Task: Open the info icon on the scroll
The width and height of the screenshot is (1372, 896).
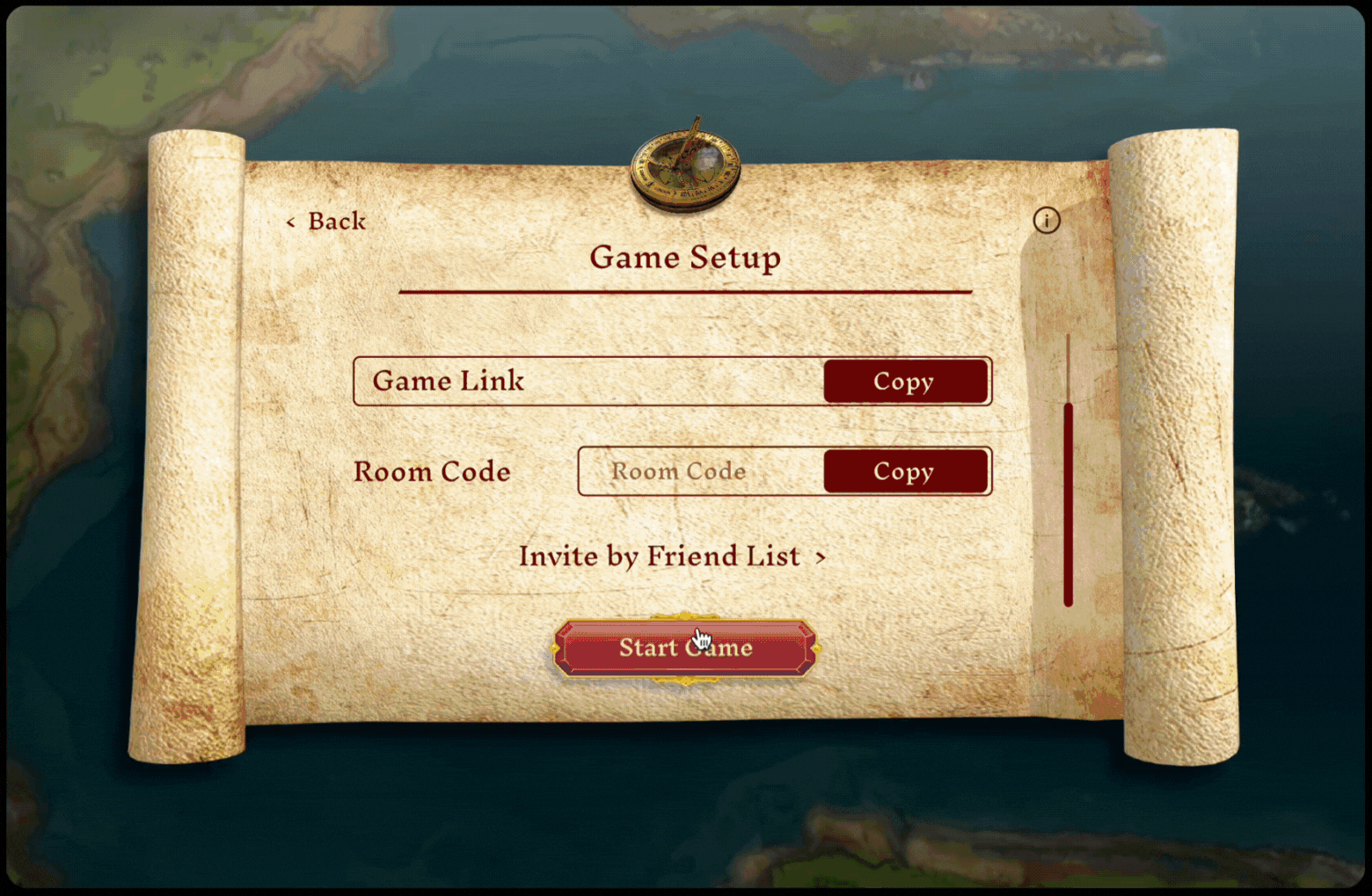Action: tap(1046, 220)
